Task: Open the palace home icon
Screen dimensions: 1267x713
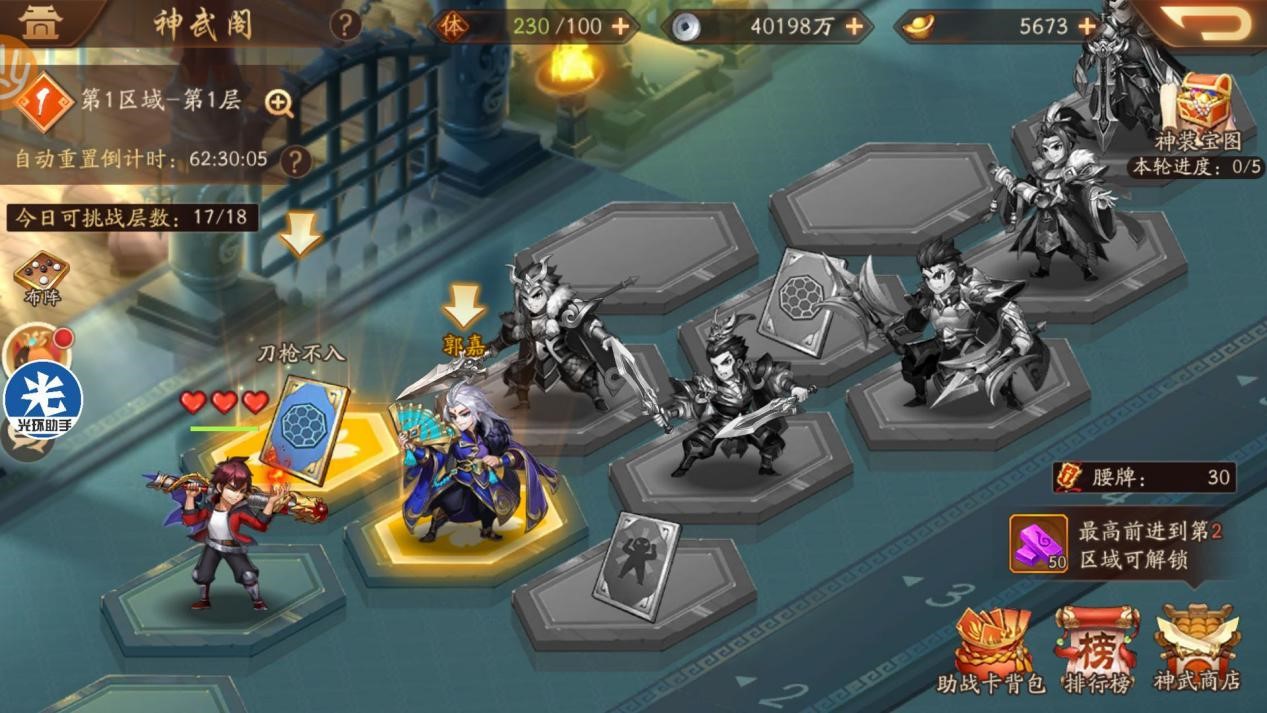Action: coord(40,24)
